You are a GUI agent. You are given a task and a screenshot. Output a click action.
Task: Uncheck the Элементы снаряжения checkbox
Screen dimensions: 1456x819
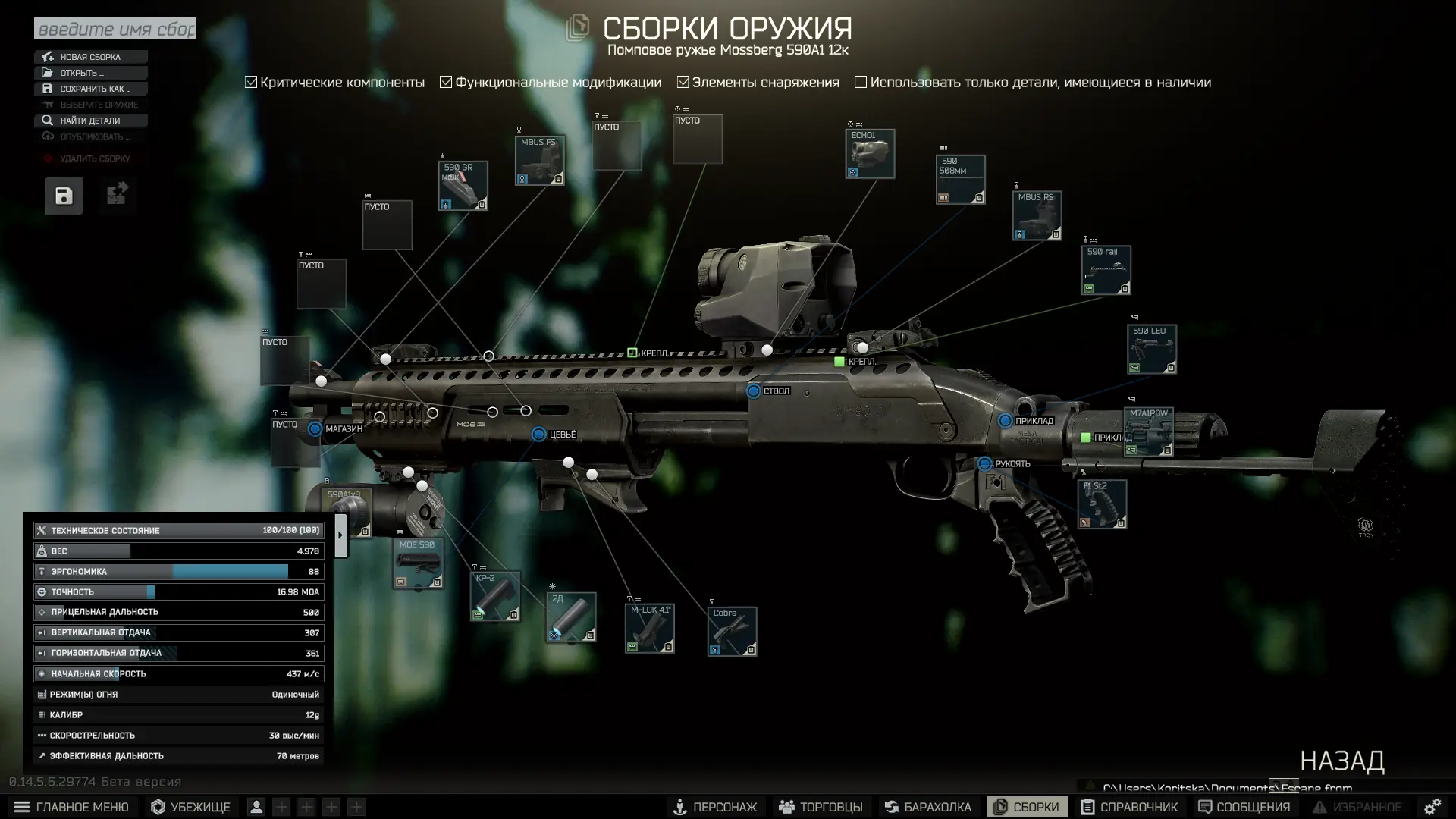click(x=683, y=82)
